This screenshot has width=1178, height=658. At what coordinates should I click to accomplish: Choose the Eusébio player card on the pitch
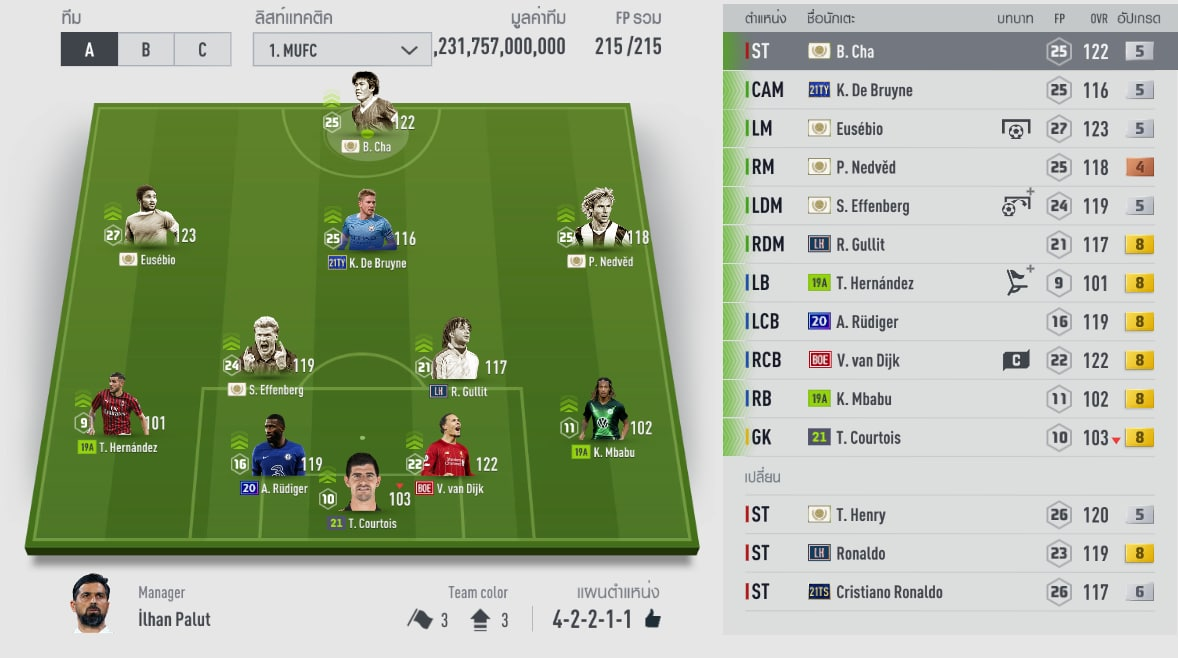(151, 220)
